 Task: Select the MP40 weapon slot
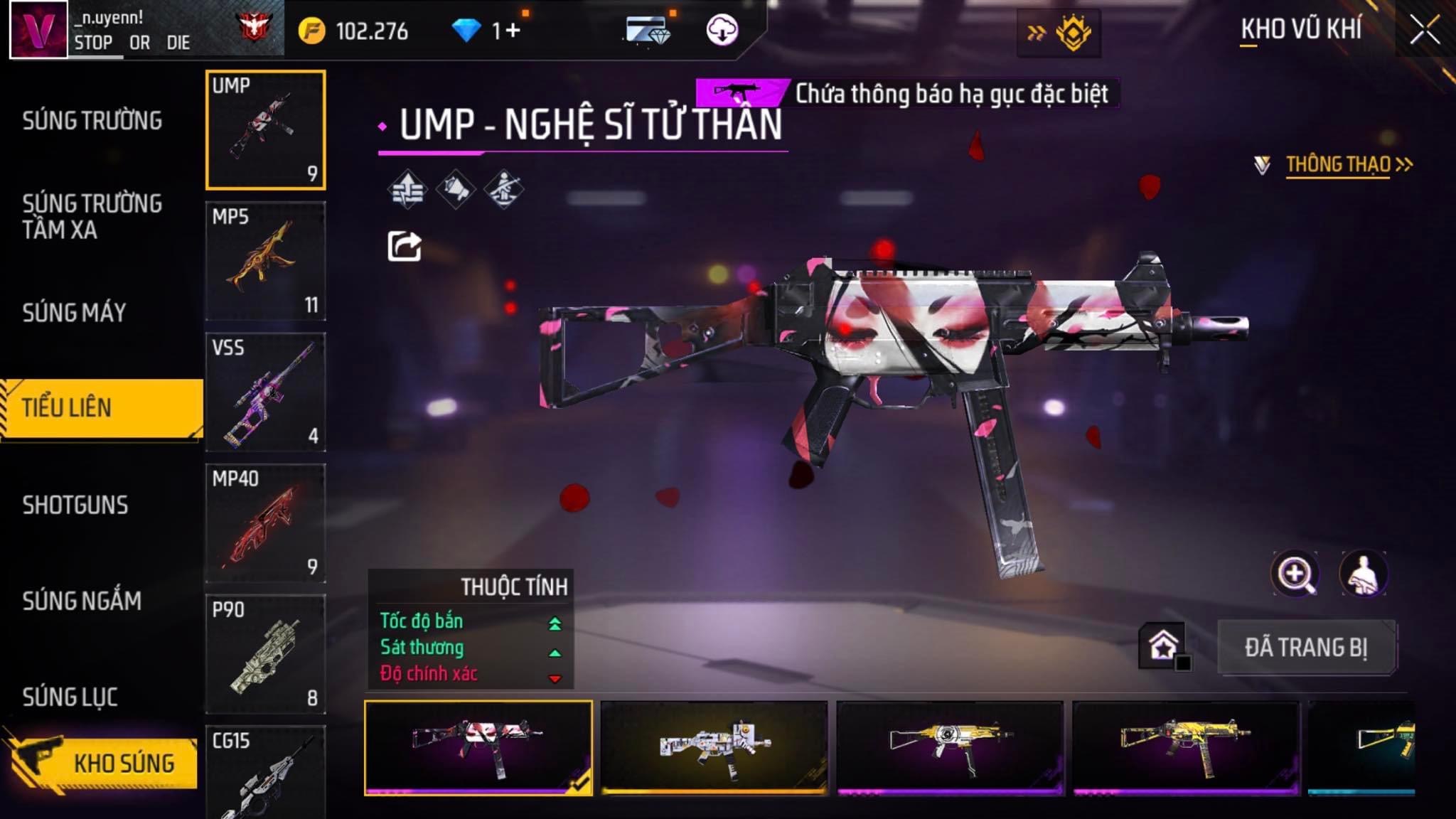265,523
